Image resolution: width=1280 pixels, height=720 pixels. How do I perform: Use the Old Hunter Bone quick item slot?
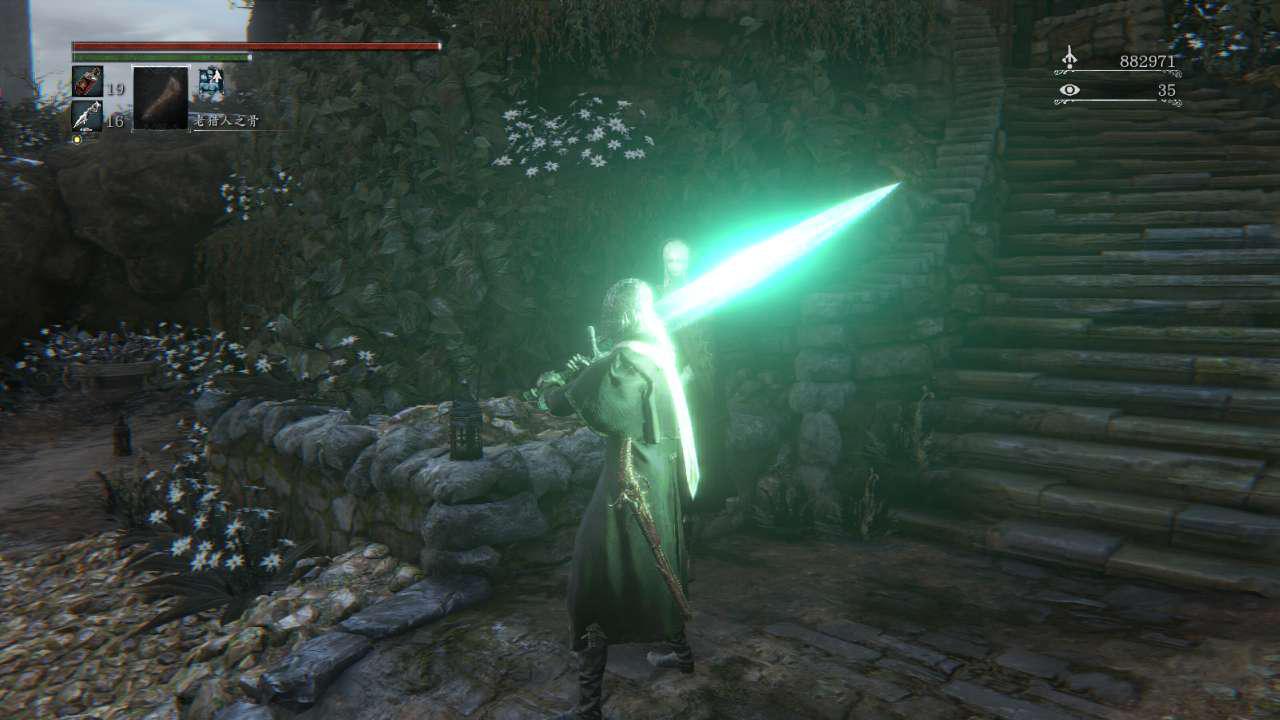[x=160, y=98]
